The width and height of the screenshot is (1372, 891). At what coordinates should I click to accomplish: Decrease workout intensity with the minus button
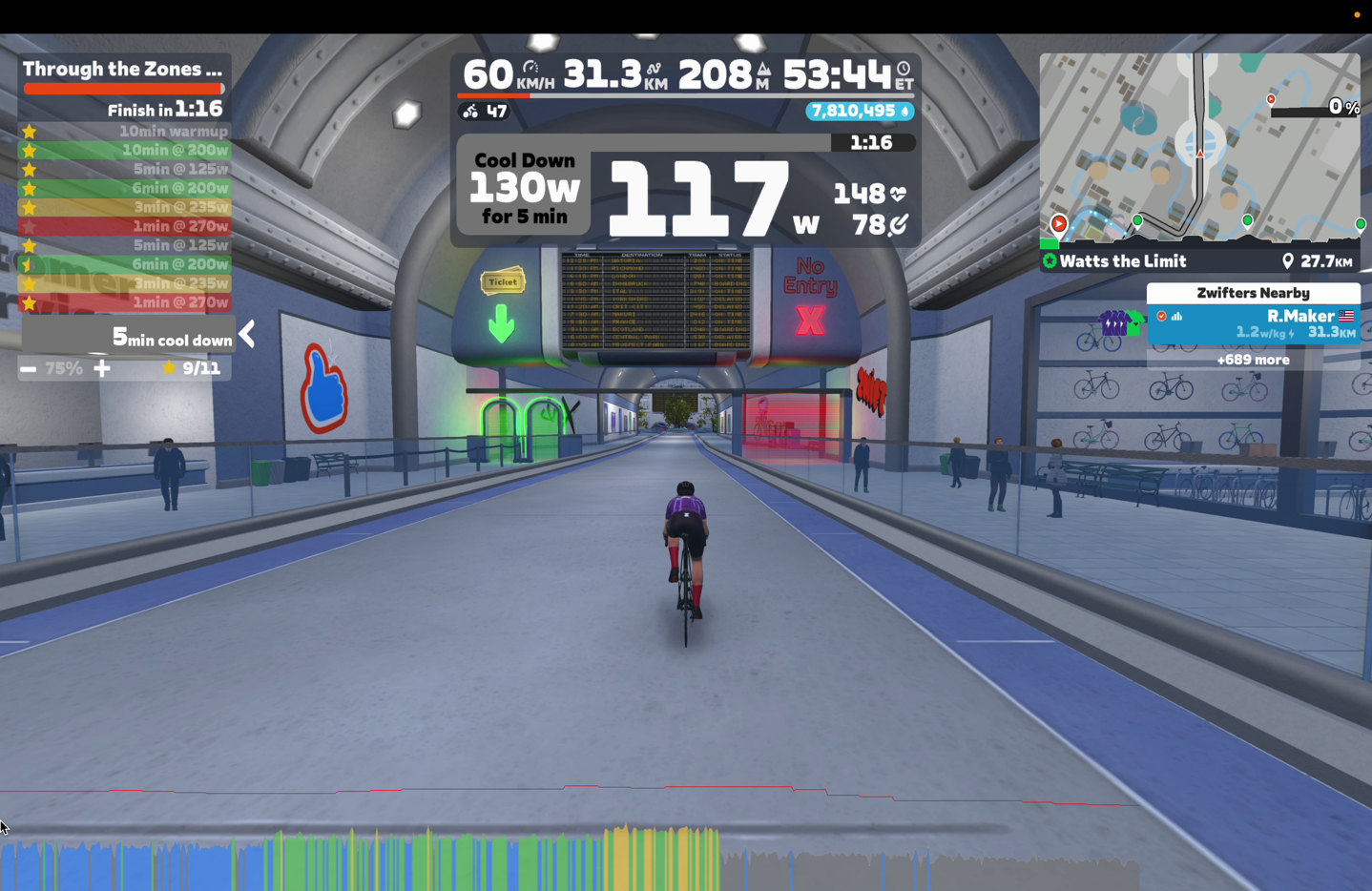29,368
